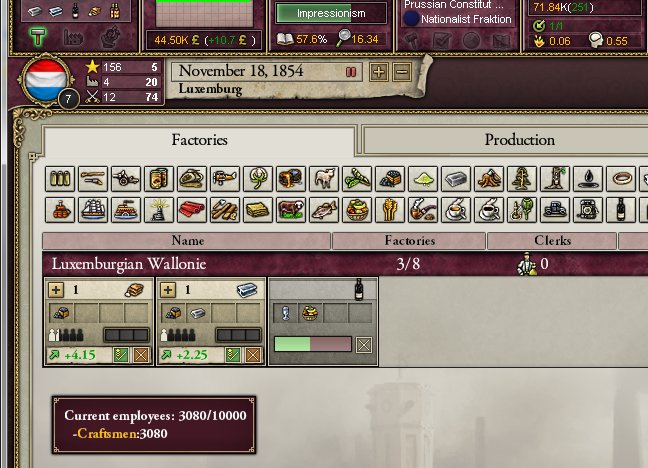Sort the list by the Name column
The width and height of the screenshot is (648, 468).
(x=187, y=241)
